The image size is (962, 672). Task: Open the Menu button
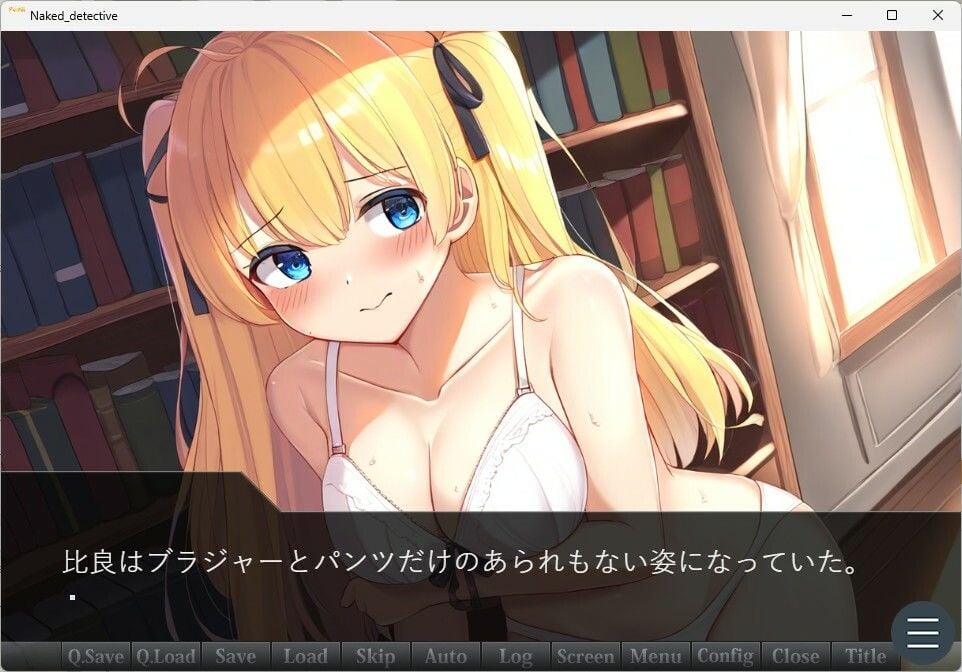pyautogui.click(x=655, y=656)
